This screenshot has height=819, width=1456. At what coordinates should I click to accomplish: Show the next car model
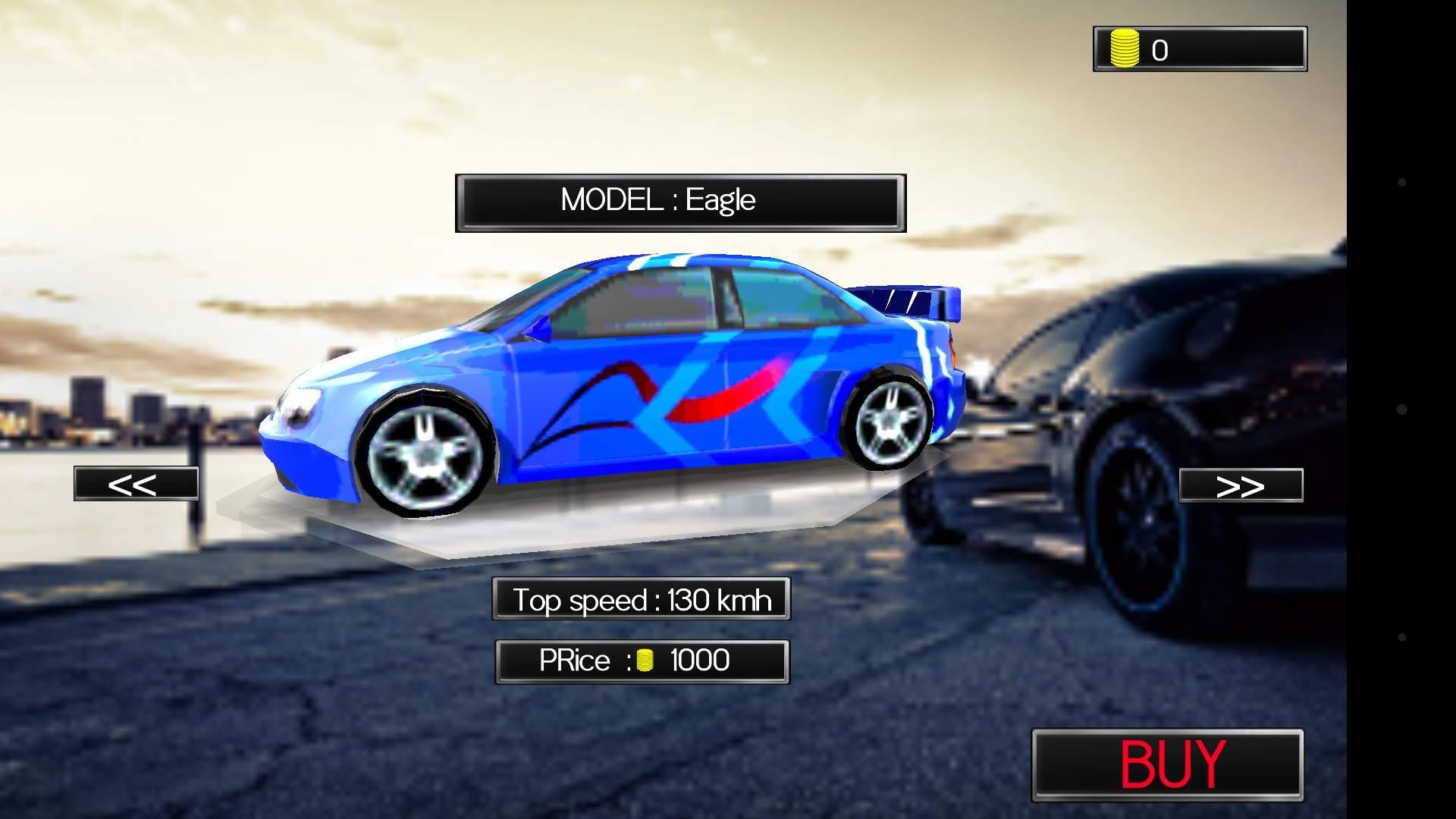pyautogui.click(x=1241, y=485)
